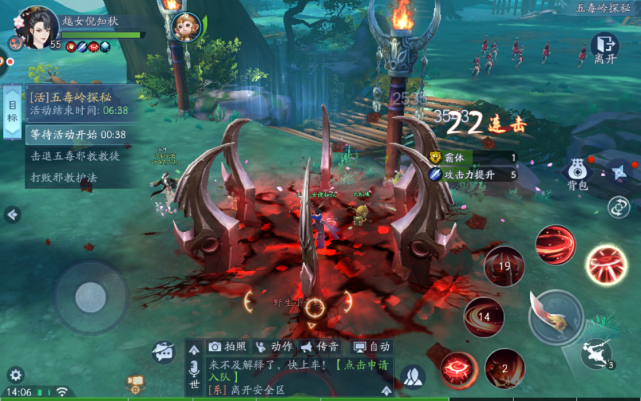Select the 打败邪教护法 objective
This screenshot has height=401, width=641.
pos(67,178)
